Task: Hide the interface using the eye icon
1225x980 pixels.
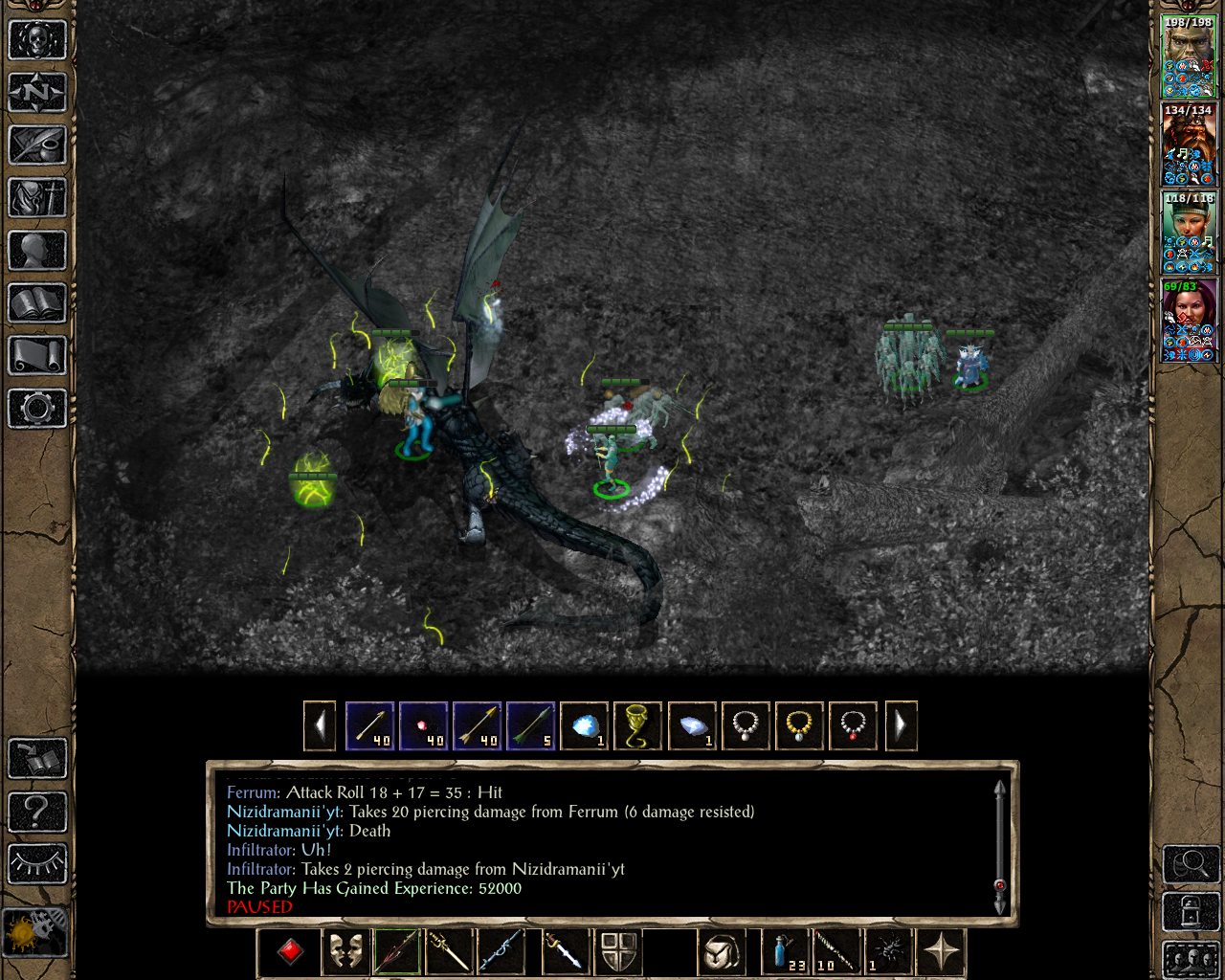Action: (x=36, y=862)
